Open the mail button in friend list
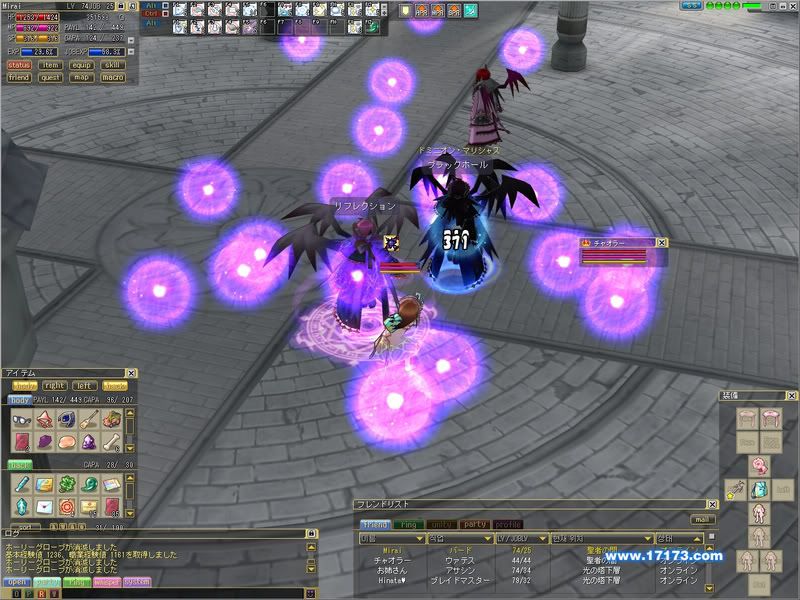Image resolution: width=800 pixels, height=600 pixels. [x=703, y=520]
